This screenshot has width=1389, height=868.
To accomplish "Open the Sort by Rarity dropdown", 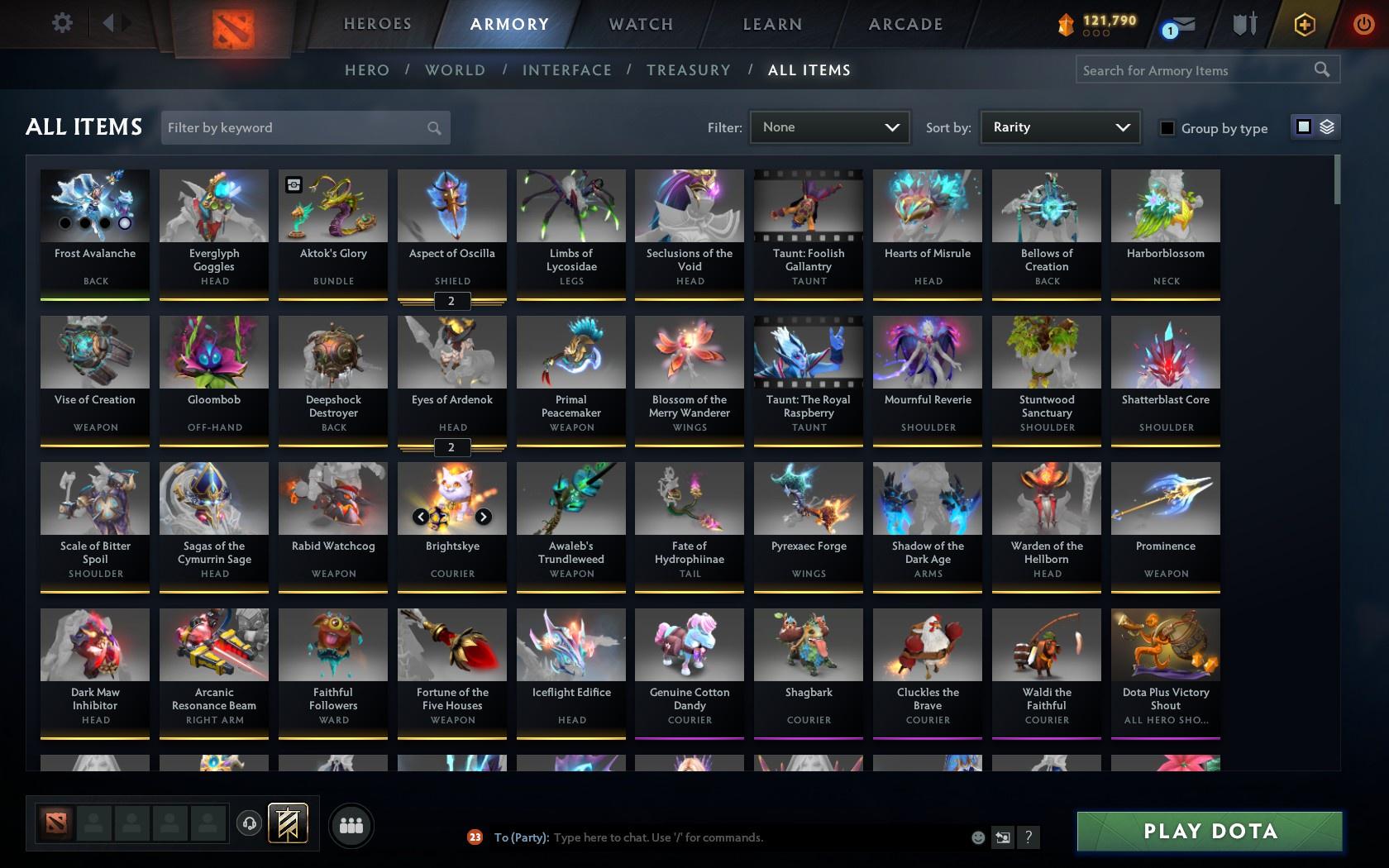I will tap(1059, 127).
